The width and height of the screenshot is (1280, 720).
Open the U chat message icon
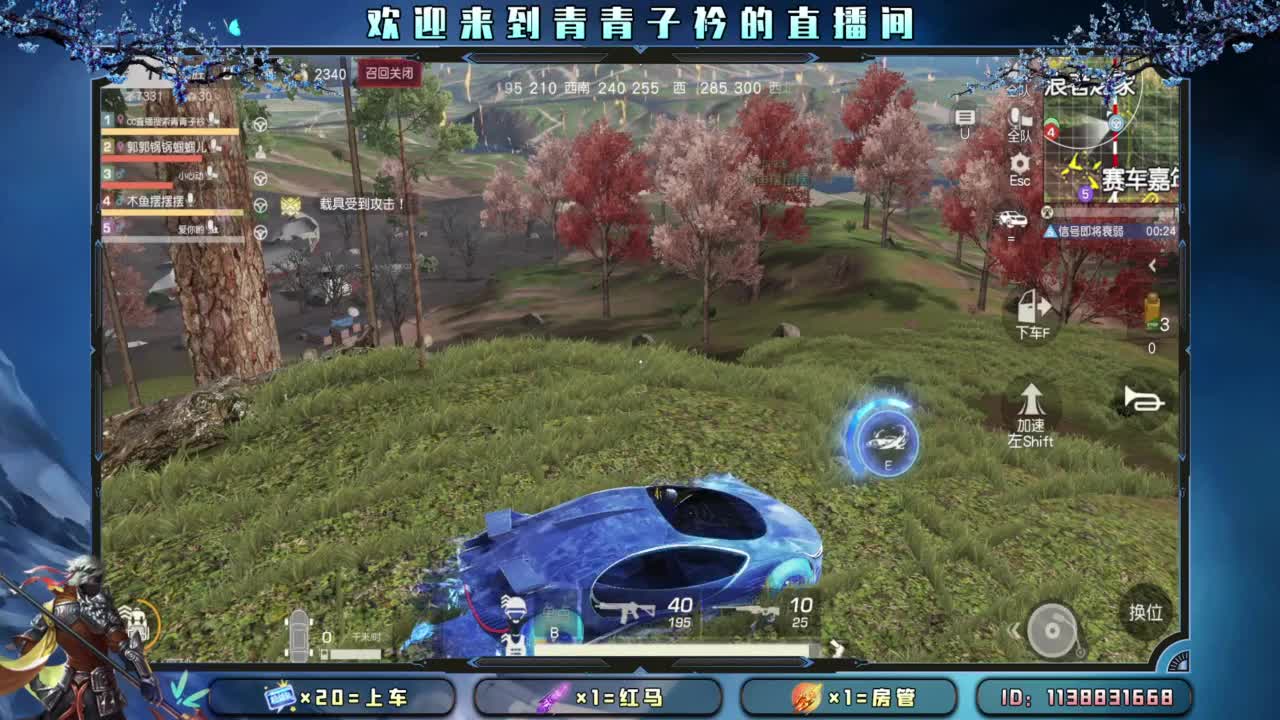coord(965,117)
